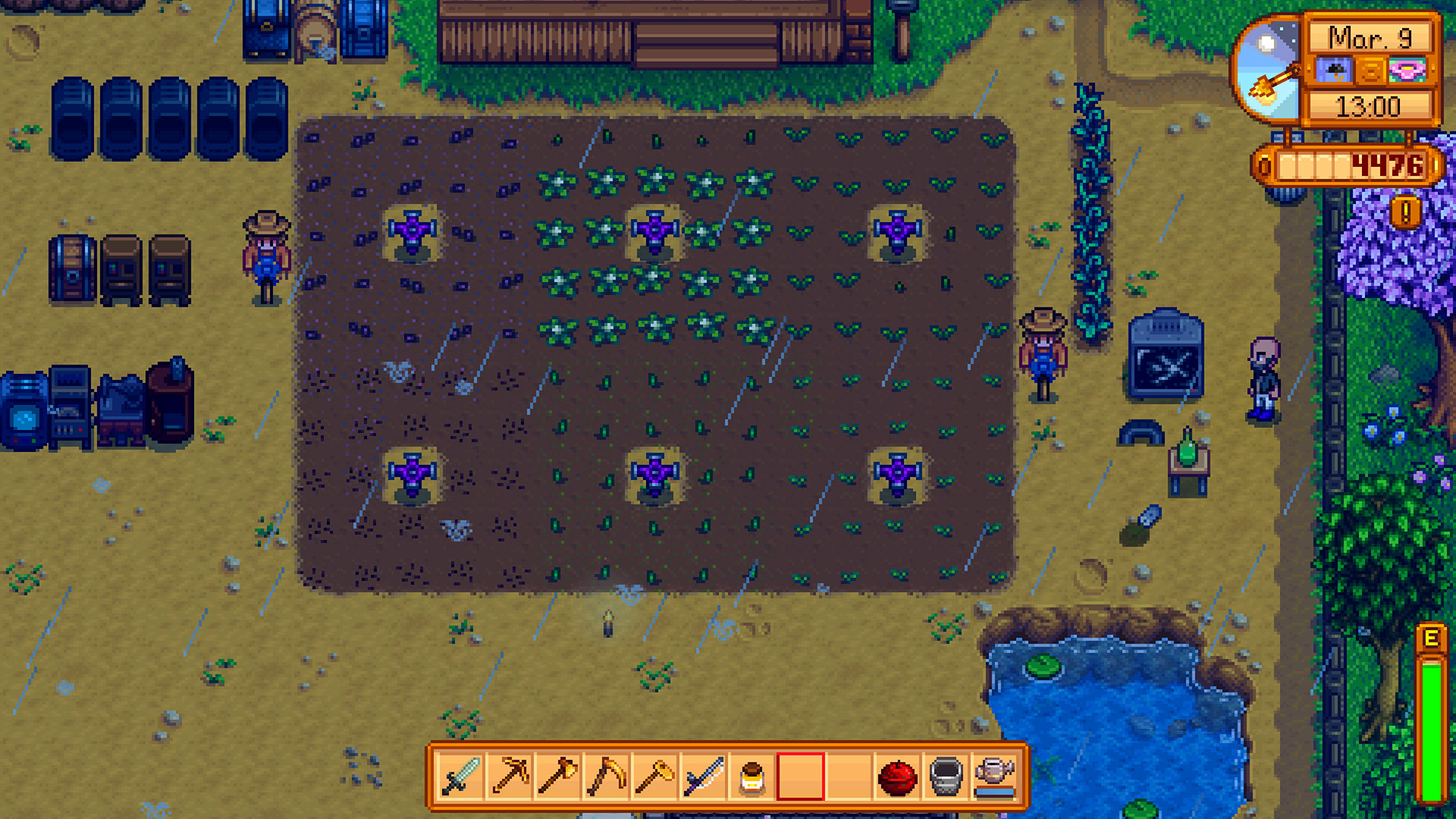Viewport: 1456px width, 819px height.
Task: Select the sword in the hotbar
Action: pyautogui.click(x=460, y=777)
